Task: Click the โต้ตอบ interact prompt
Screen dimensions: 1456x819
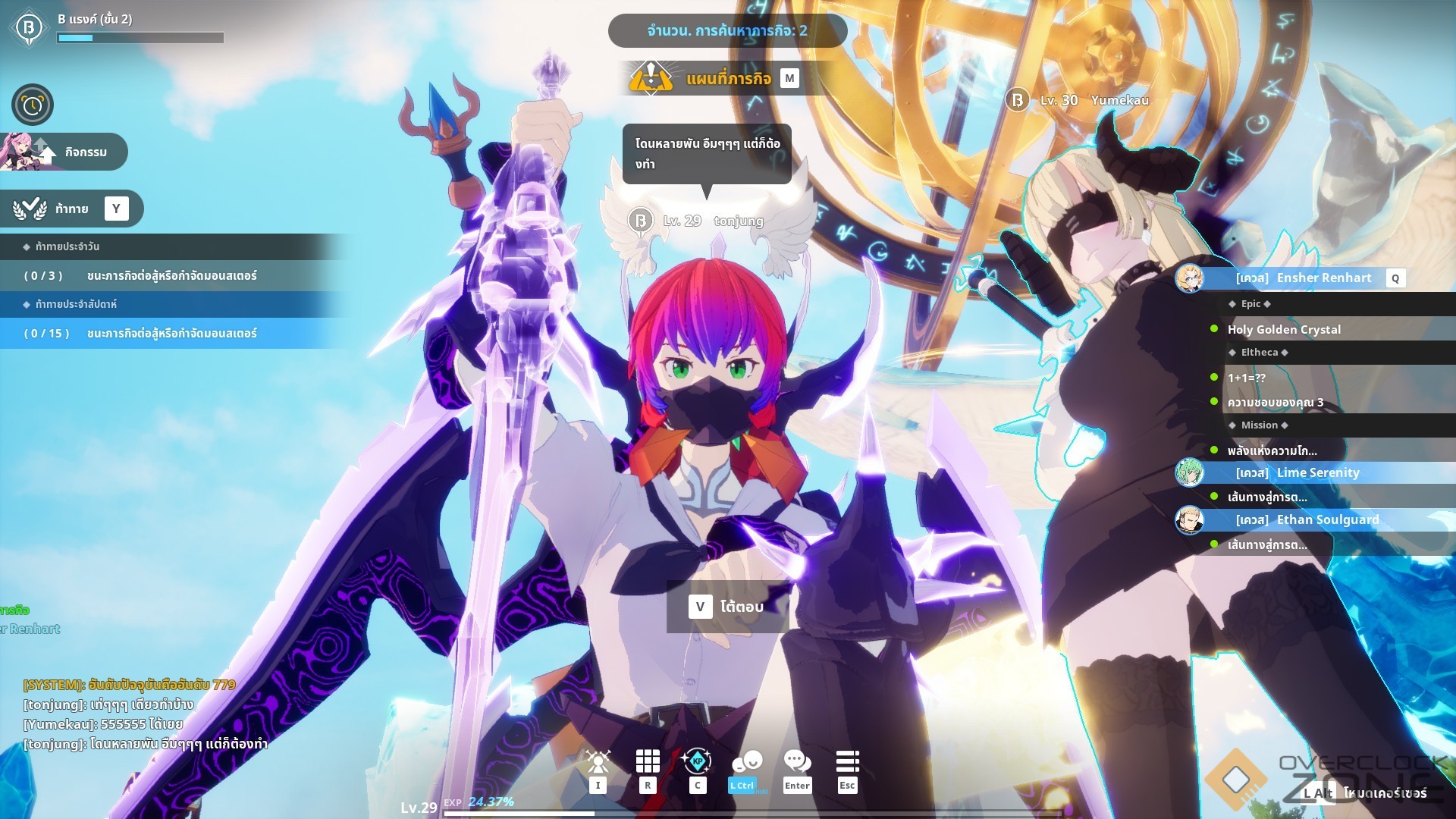Action: (x=727, y=607)
